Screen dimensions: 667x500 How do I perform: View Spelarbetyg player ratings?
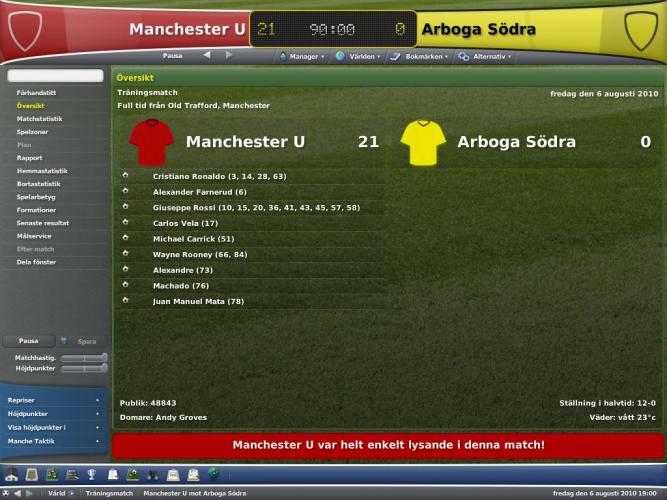(x=35, y=196)
